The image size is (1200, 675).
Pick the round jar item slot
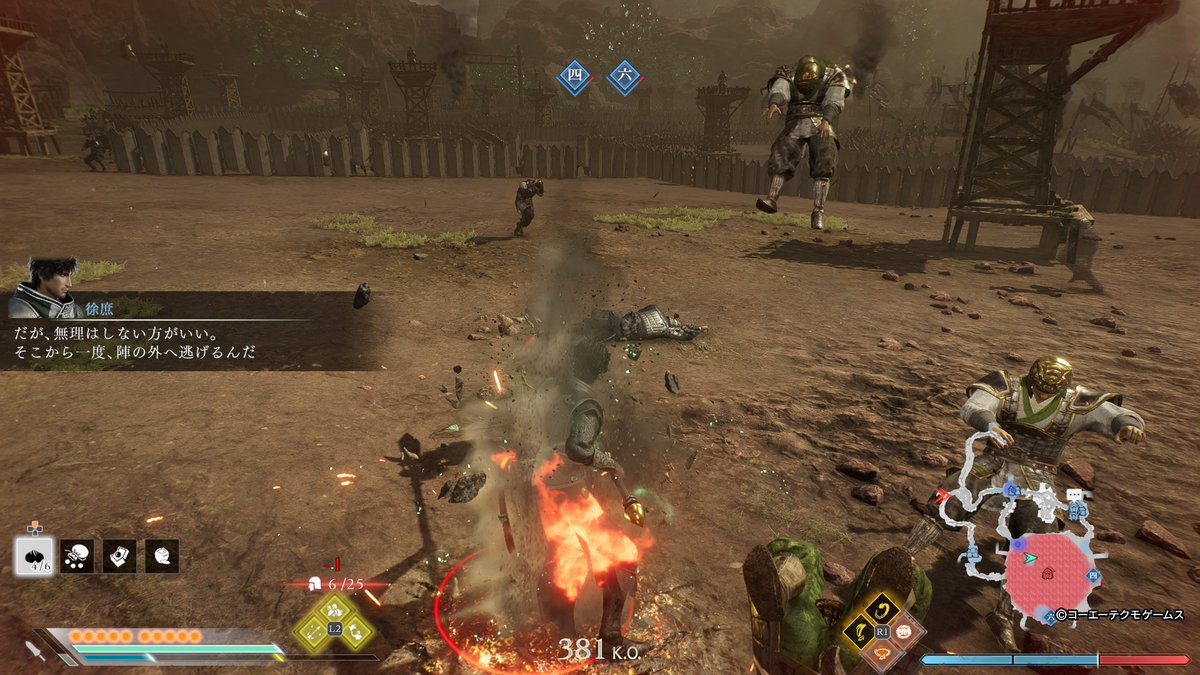click(x=162, y=556)
